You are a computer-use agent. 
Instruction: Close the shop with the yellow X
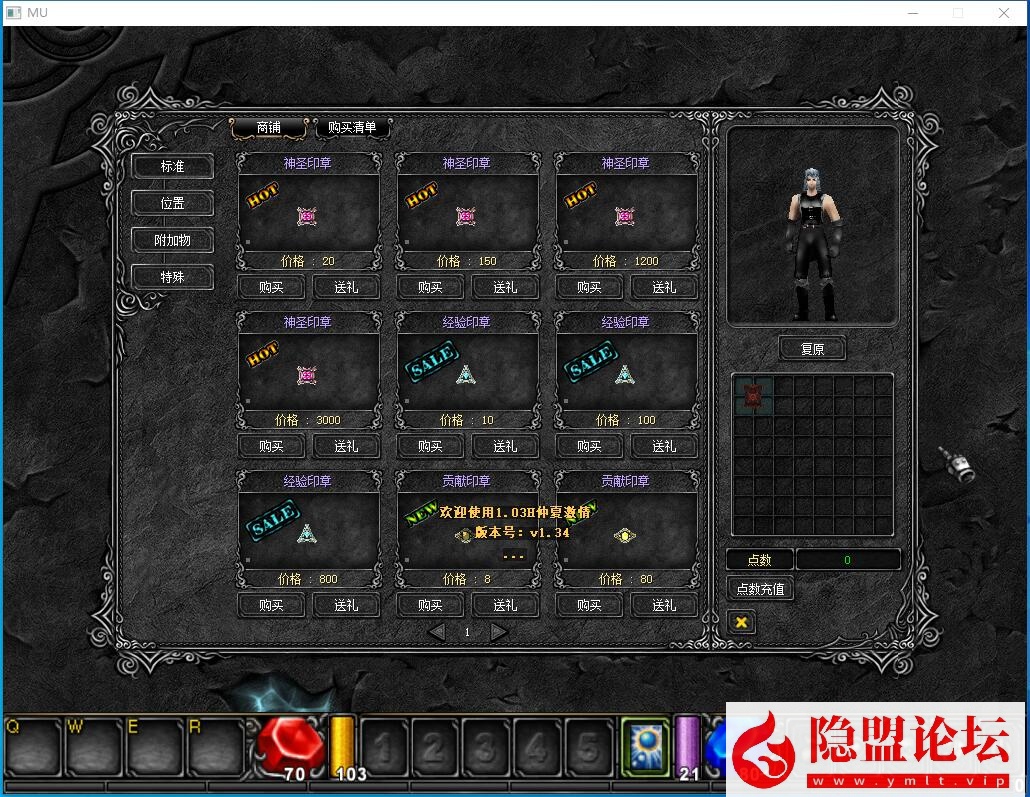click(x=741, y=622)
